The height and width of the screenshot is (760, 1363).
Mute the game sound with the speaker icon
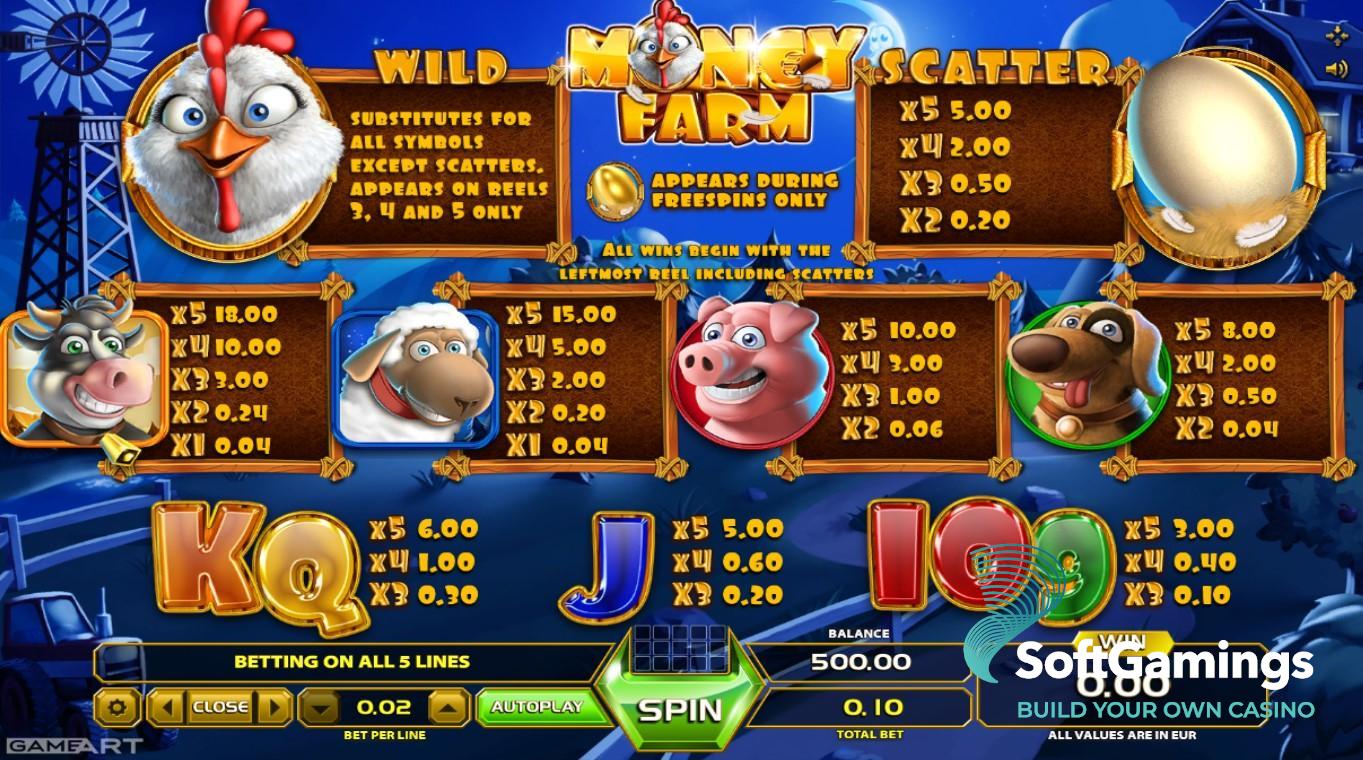click(1336, 68)
